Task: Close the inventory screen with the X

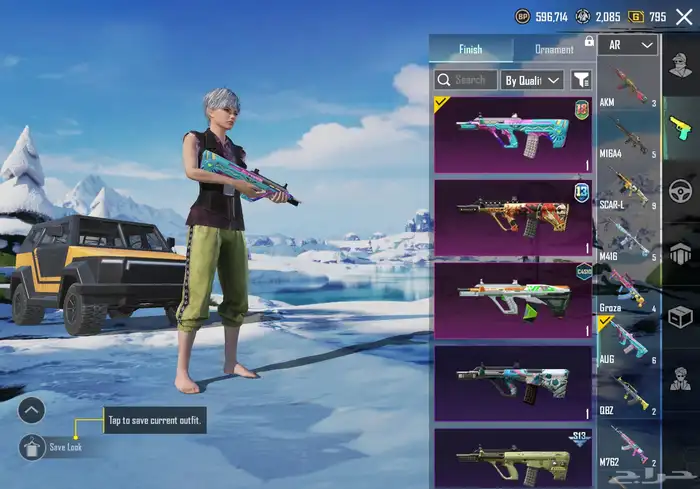Action: tap(684, 16)
